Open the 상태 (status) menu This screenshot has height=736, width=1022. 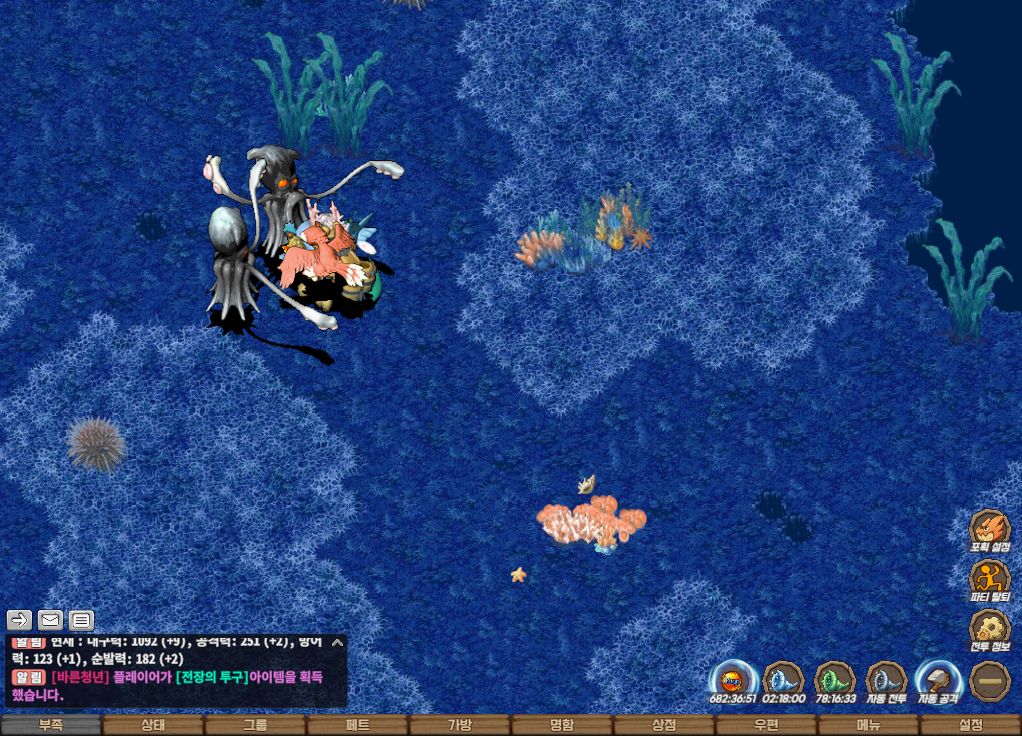pos(153,725)
